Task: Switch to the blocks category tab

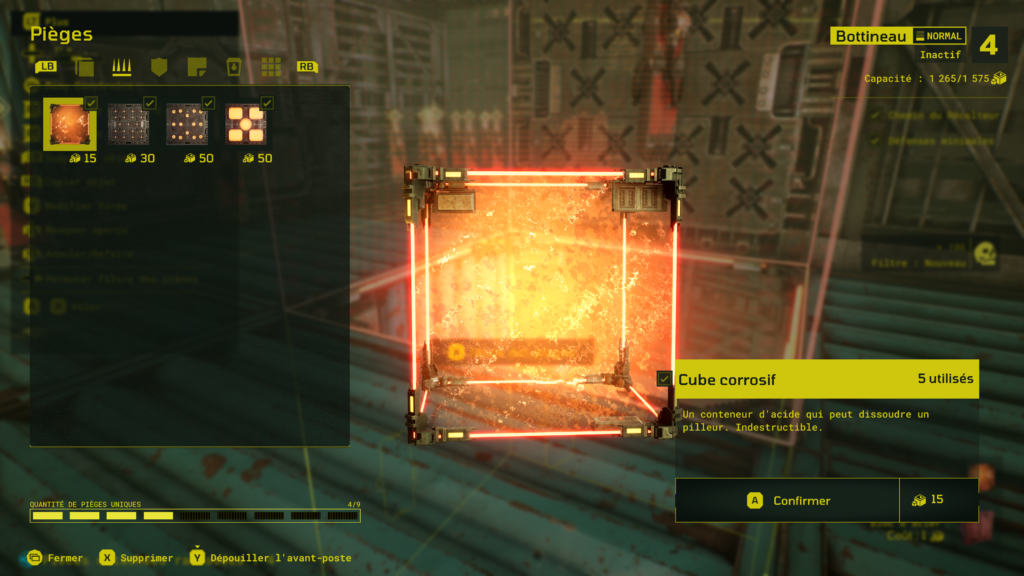Action: click(84, 67)
